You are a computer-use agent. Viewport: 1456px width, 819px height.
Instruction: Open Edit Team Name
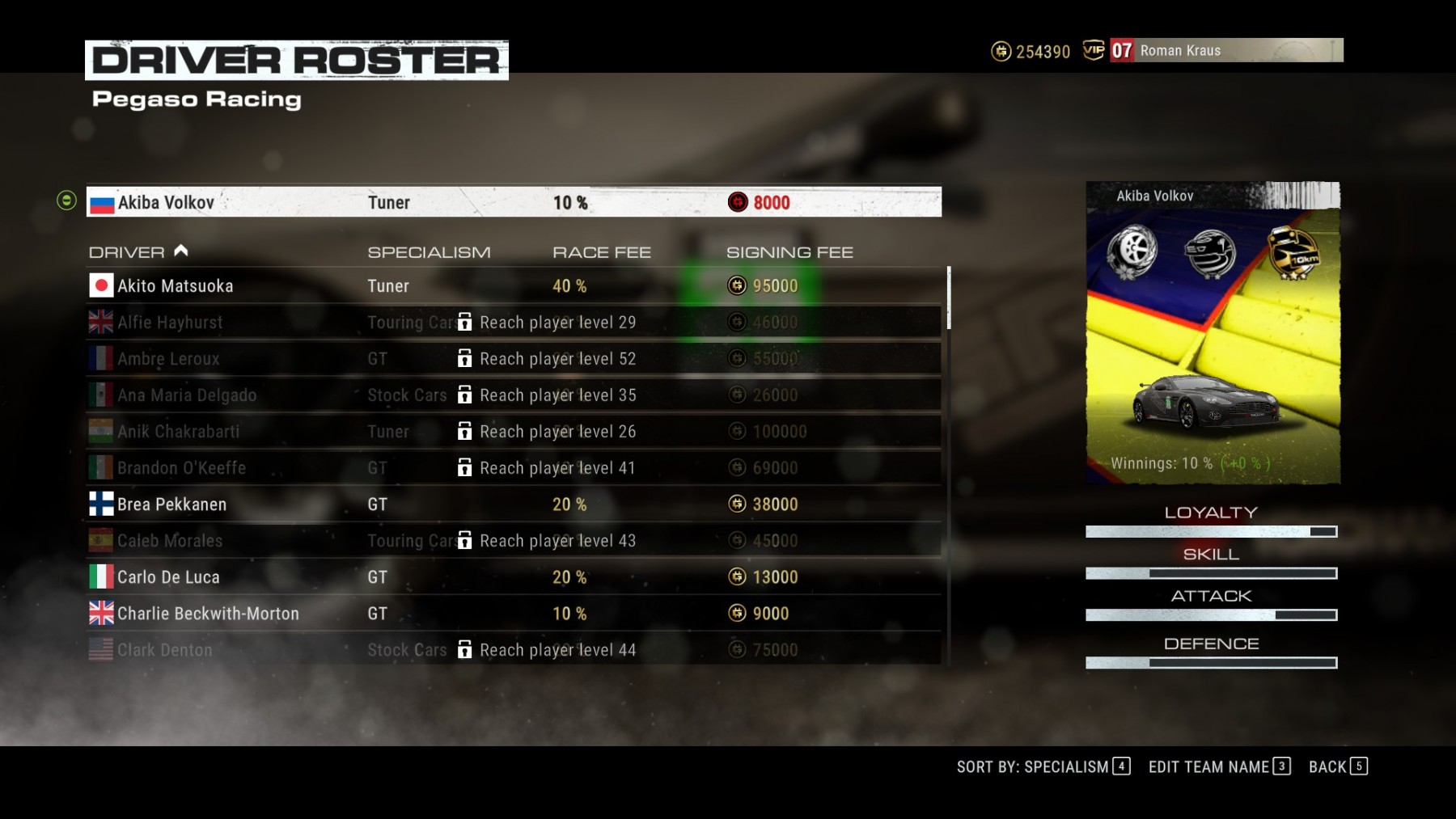[1218, 766]
